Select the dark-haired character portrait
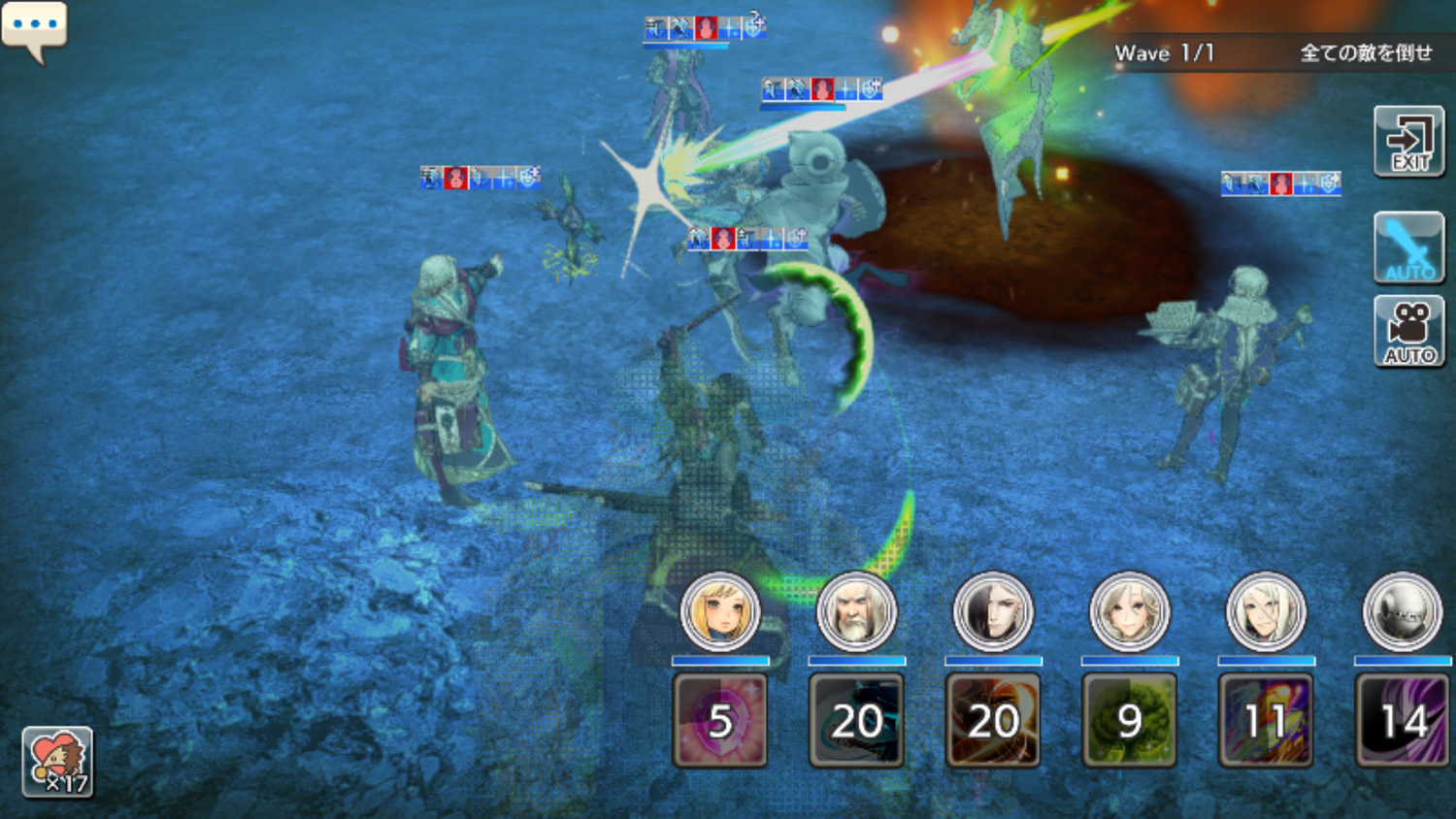This screenshot has height=819, width=1456. 993,611
